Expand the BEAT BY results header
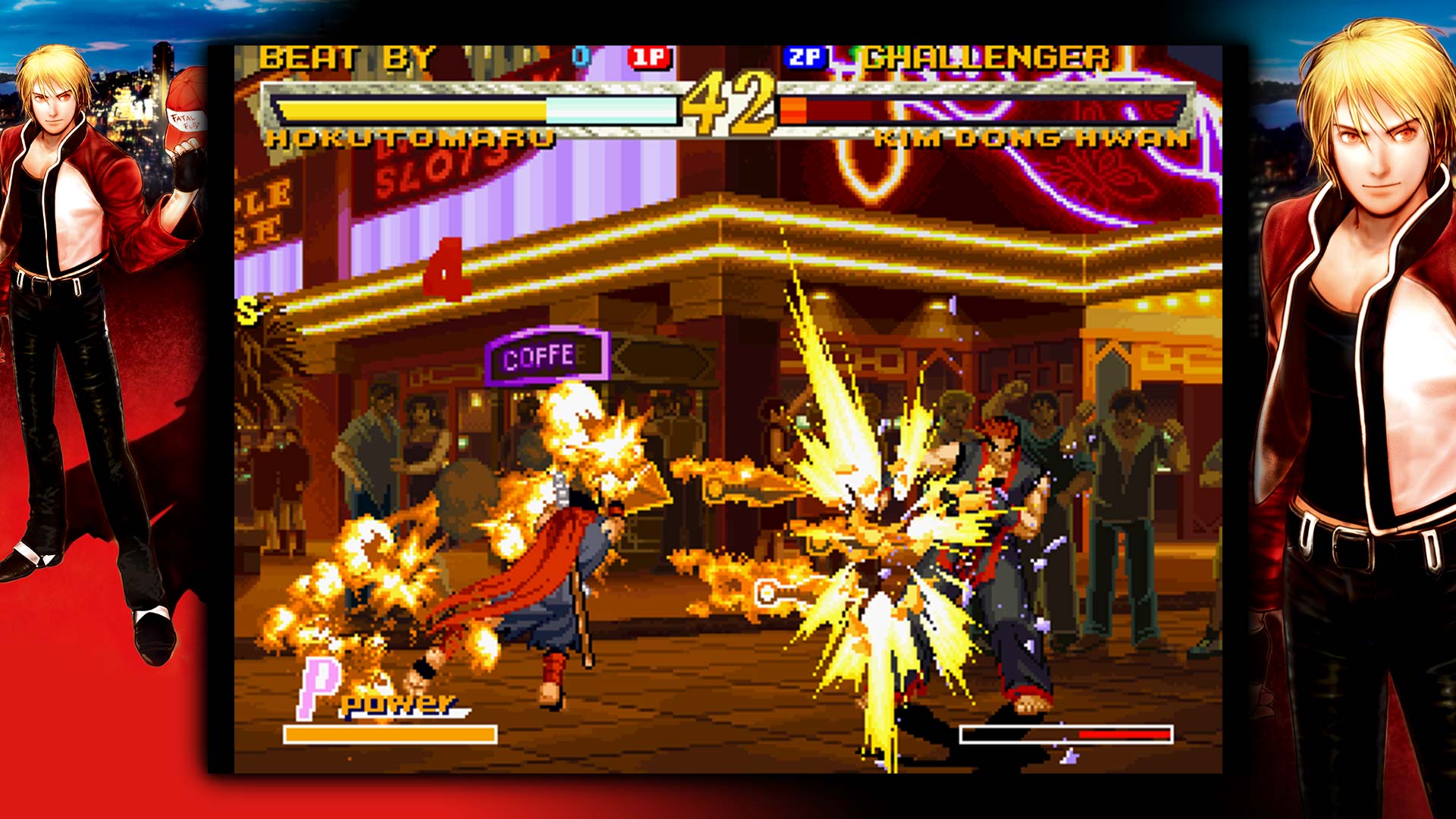This screenshot has height=819, width=1456. click(x=349, y=56)
